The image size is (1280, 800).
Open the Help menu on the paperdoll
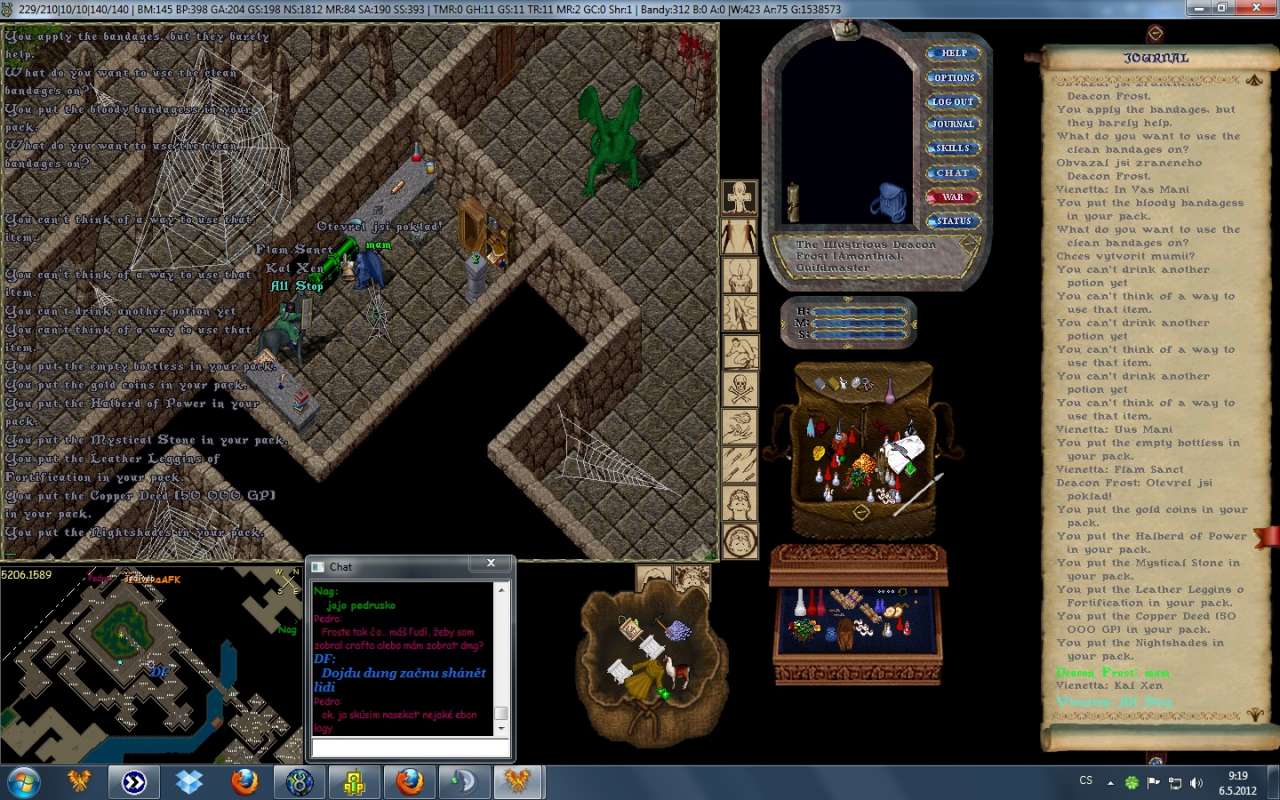tap(953, 53)
